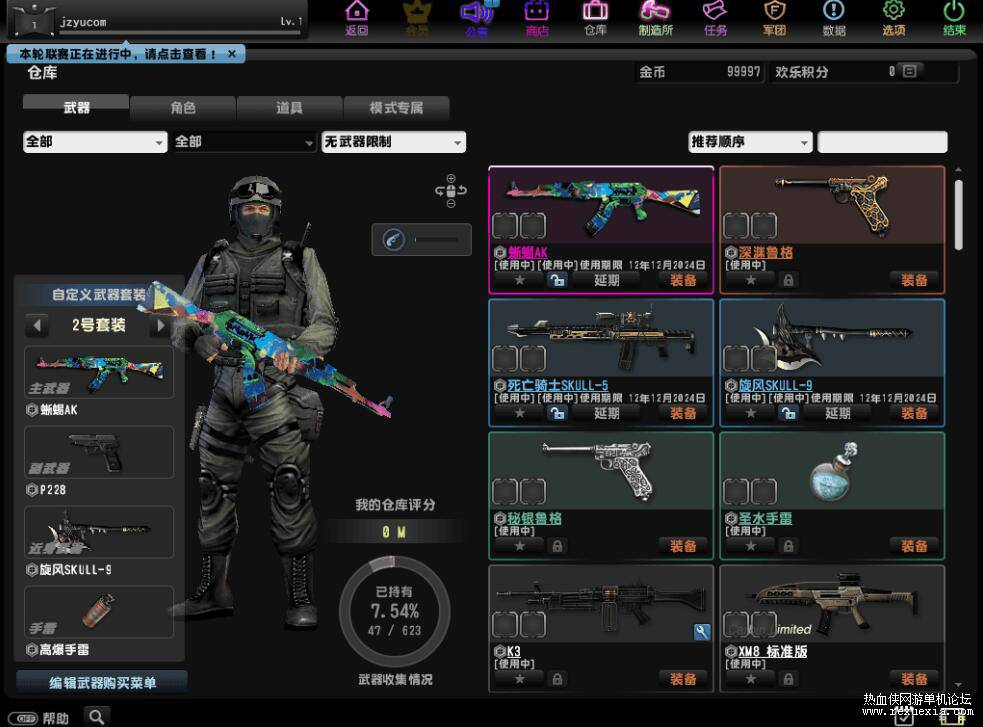
Task: Open the 制造所 crafting menu
Action: pos(655,18)
